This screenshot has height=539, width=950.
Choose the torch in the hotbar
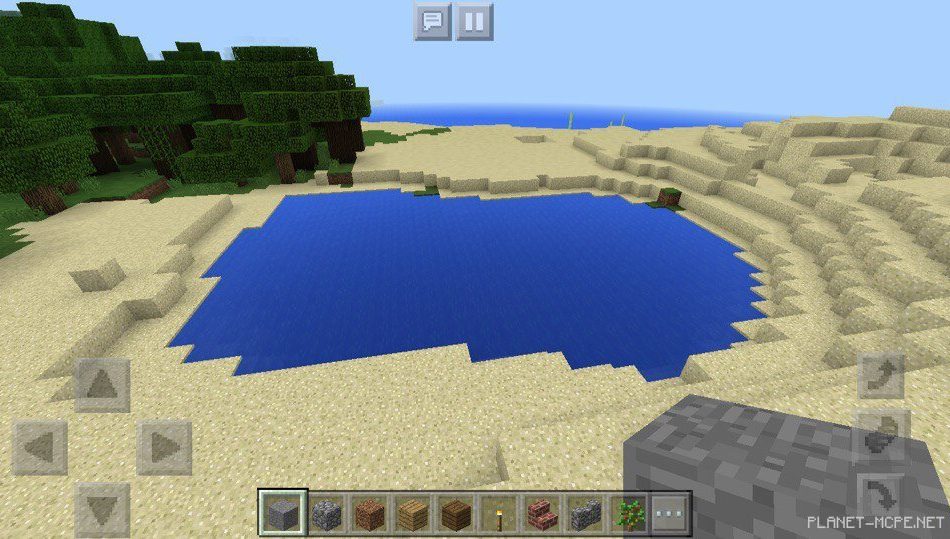[497, 514]
